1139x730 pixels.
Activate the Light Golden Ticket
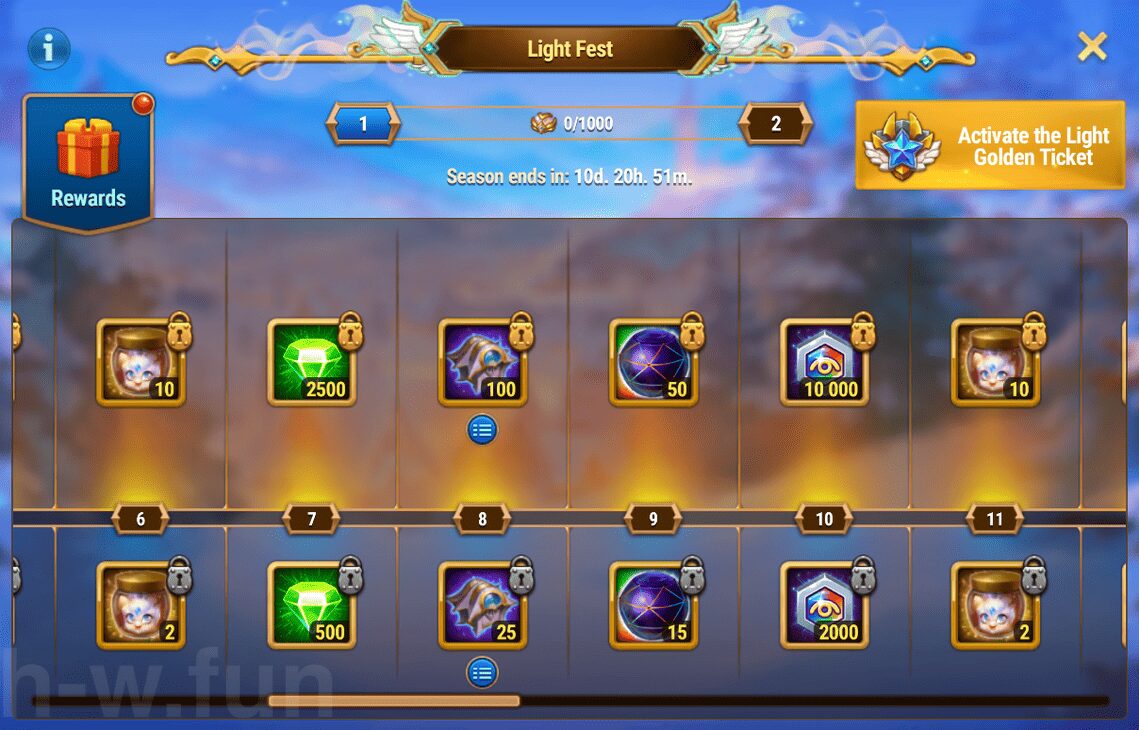point(990,146)
